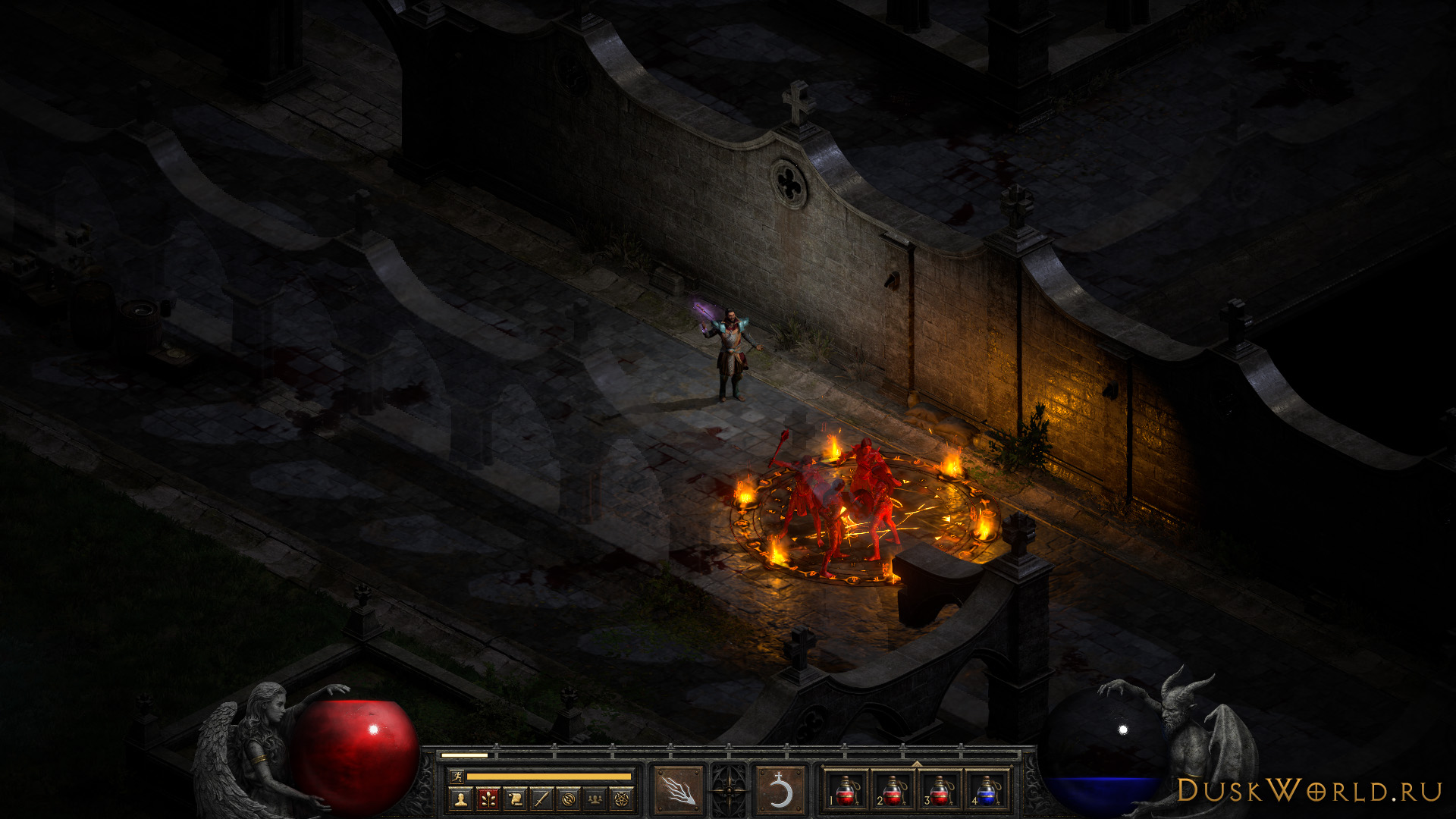Click the swirl emblem mini-panel button
The height and width of the screenshot is (819, 1456).
coord(569,798)
